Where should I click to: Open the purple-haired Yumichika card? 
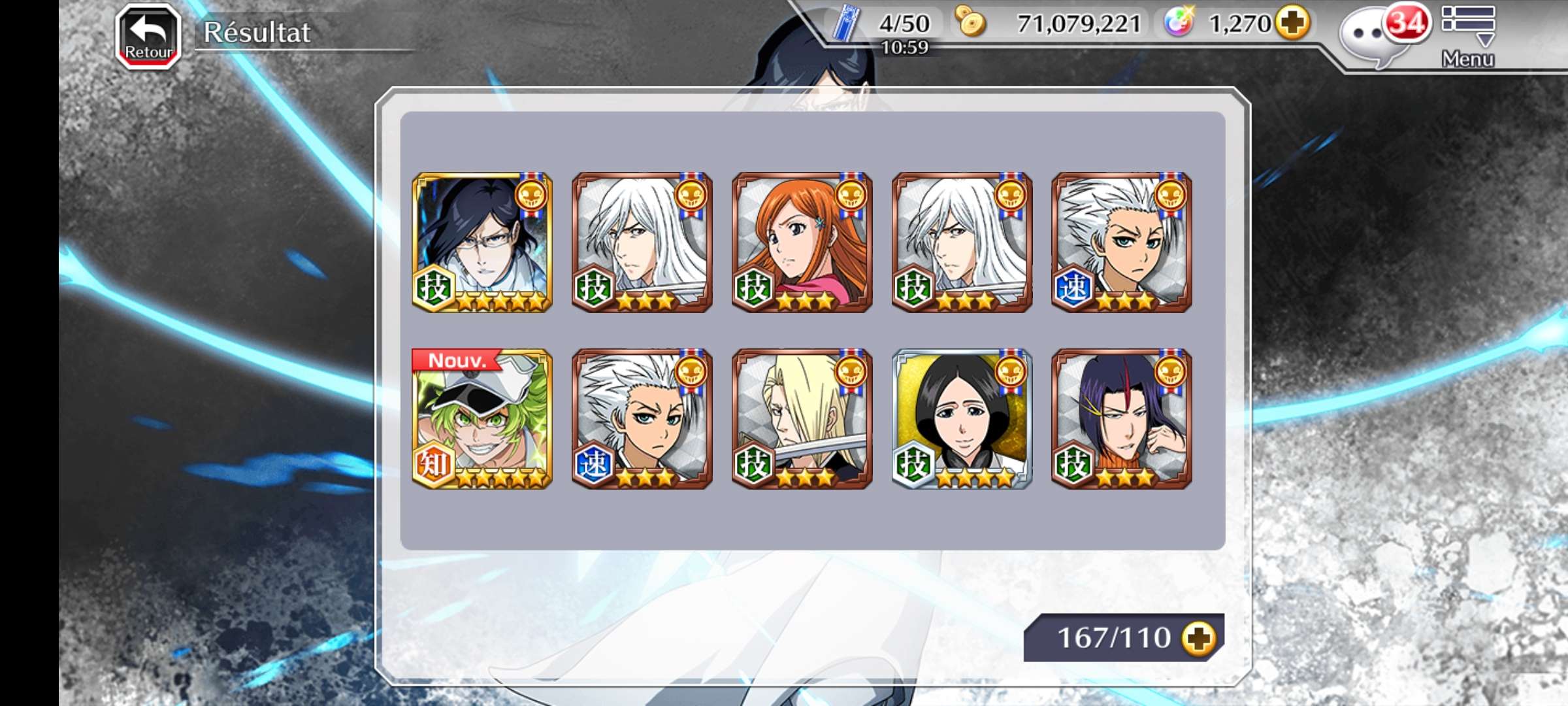click(1122, 419)
